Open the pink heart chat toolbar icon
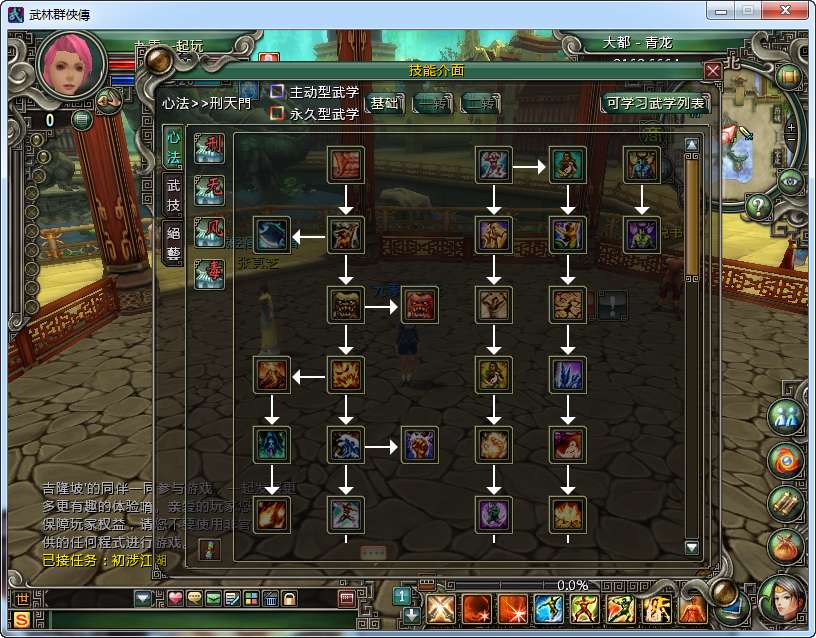The height and width of the screenshot is (638, 816). [x=175, y=598]
